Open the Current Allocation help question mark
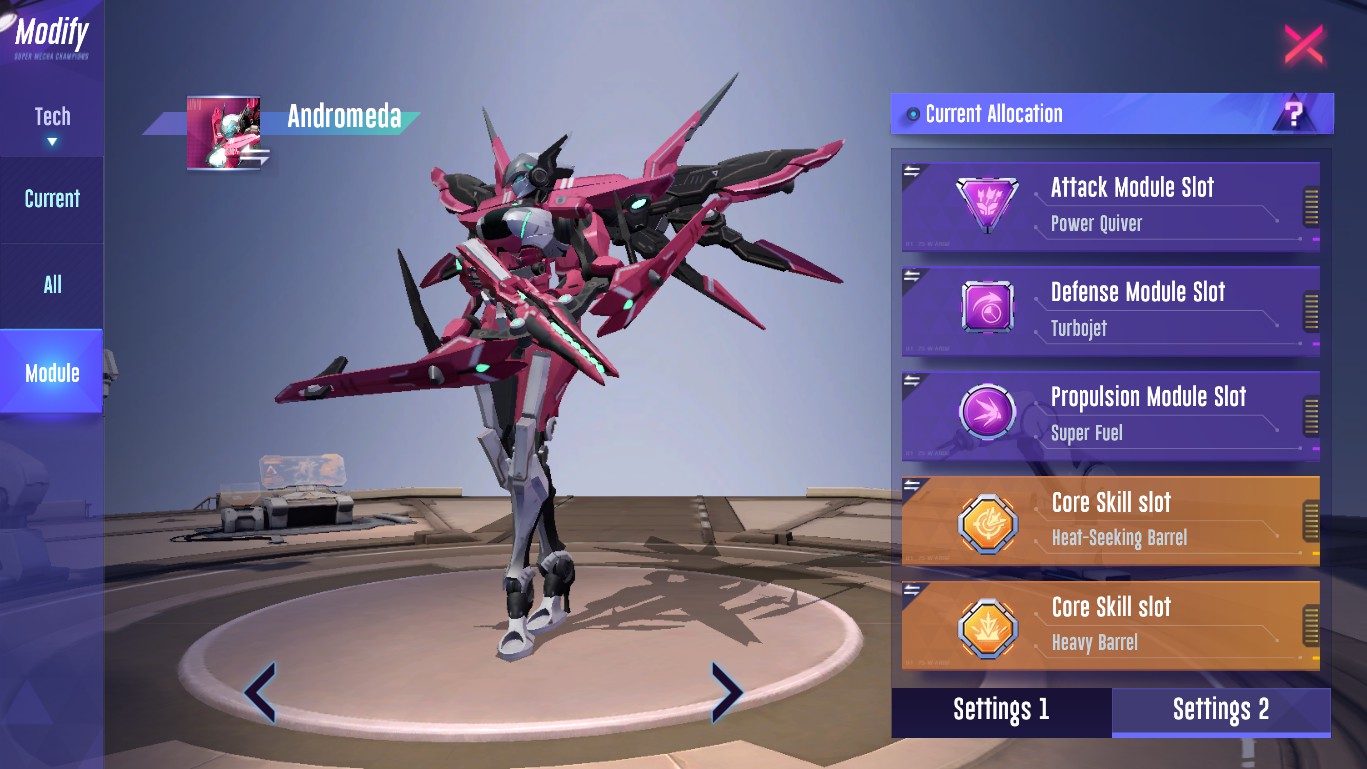The width and height of the screenshot is (1367, 769). (1295, 114)
